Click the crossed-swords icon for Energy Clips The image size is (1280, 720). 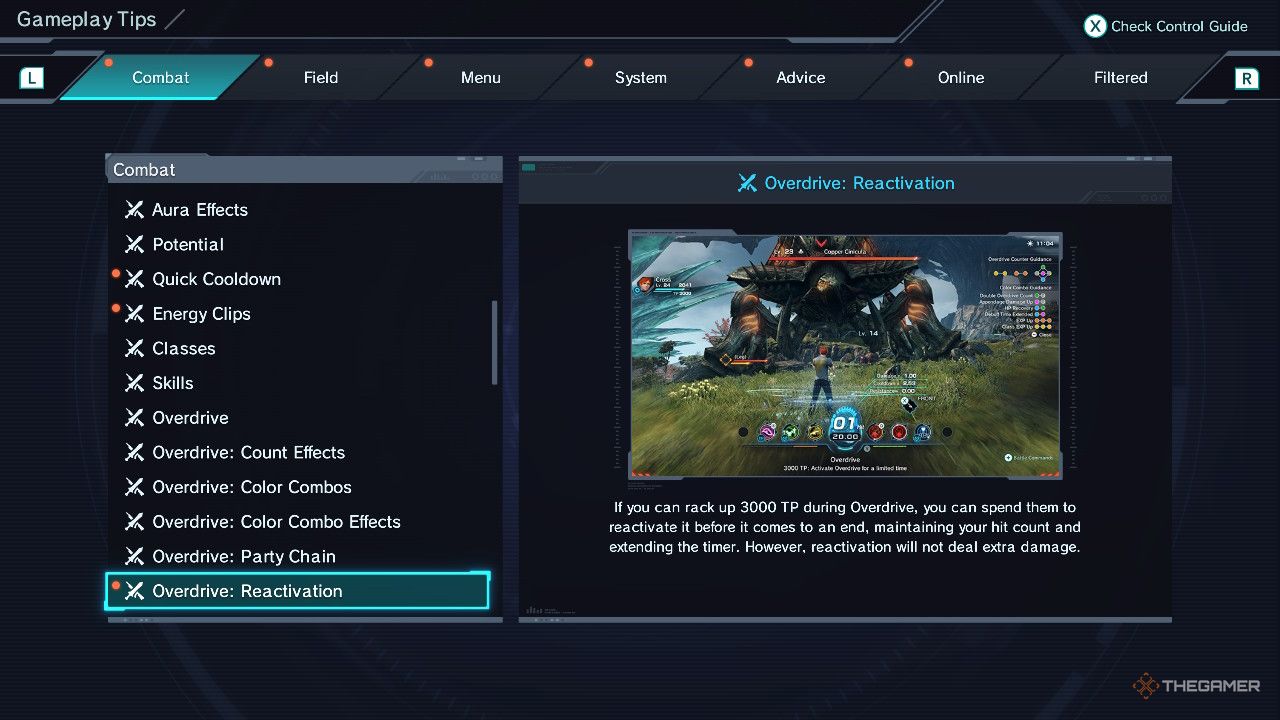point(135,314)
